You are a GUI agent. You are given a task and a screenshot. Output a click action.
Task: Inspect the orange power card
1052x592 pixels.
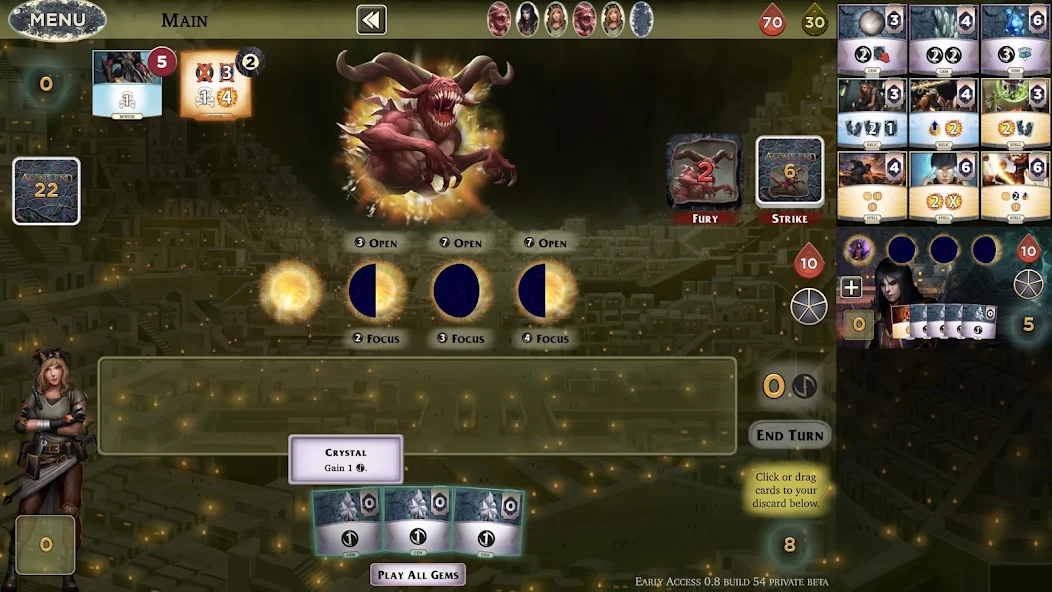click(215, 85)
